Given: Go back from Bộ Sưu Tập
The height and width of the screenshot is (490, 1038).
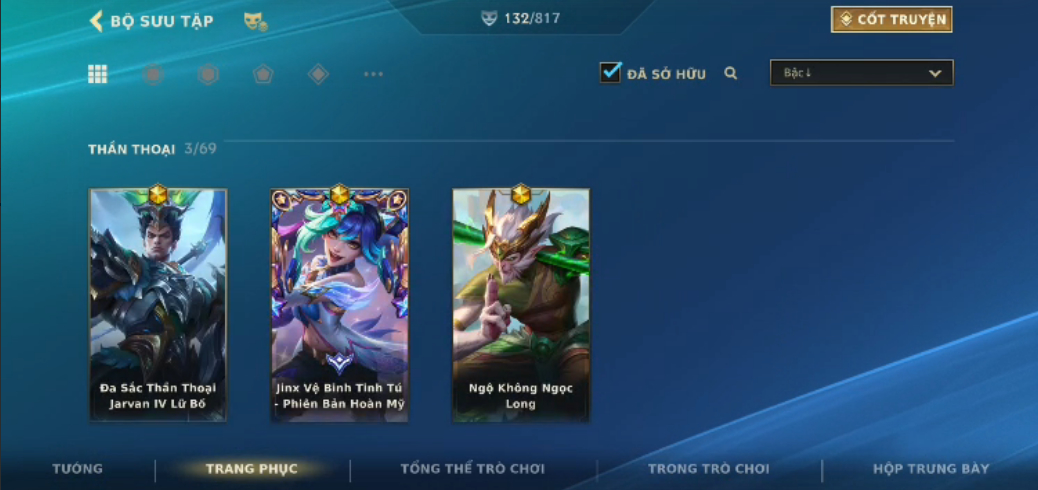Looking at the screenshot, I should pyautogui.click(x=97, y=21).
